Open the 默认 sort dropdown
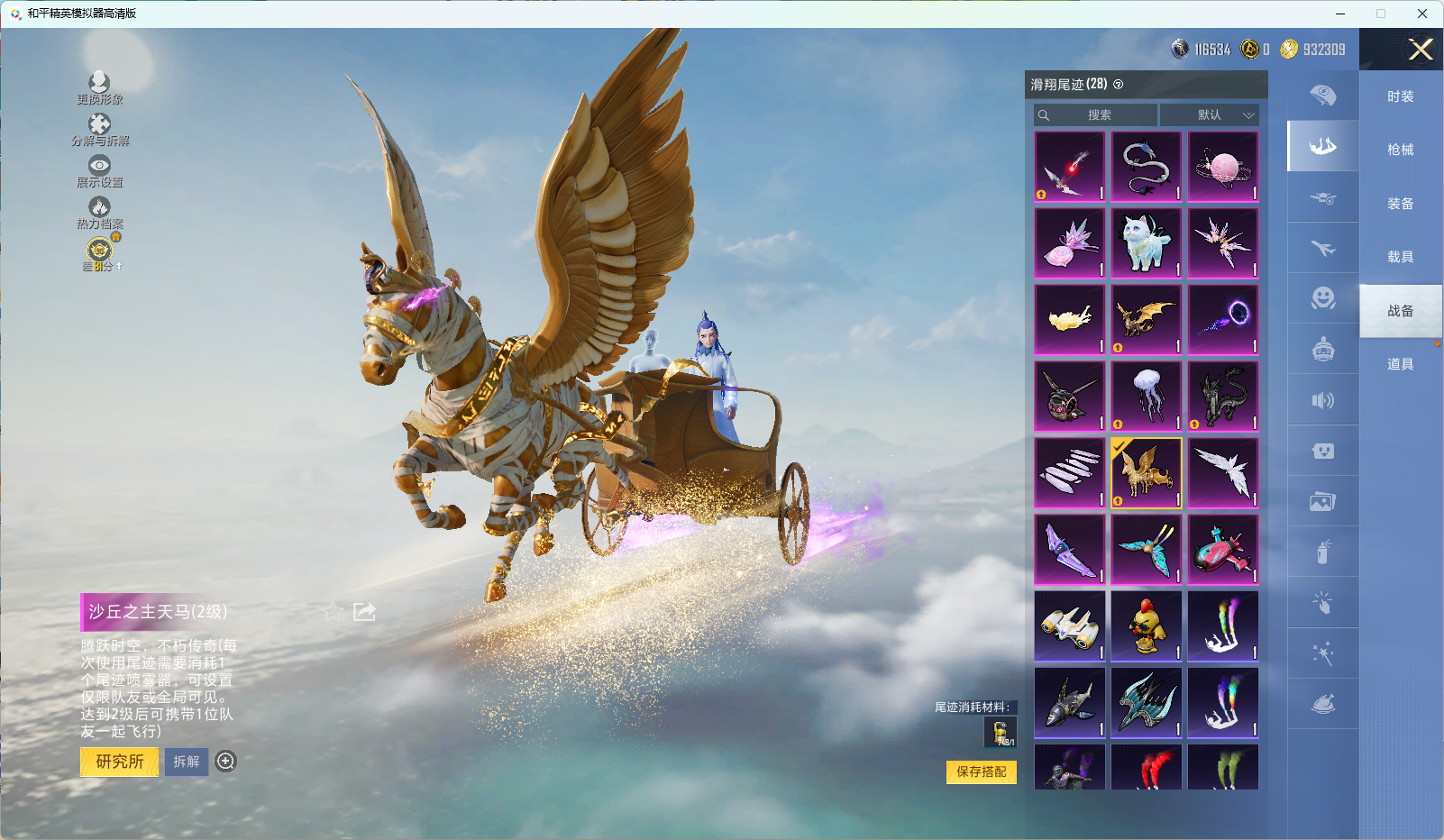 (1210, 115)
